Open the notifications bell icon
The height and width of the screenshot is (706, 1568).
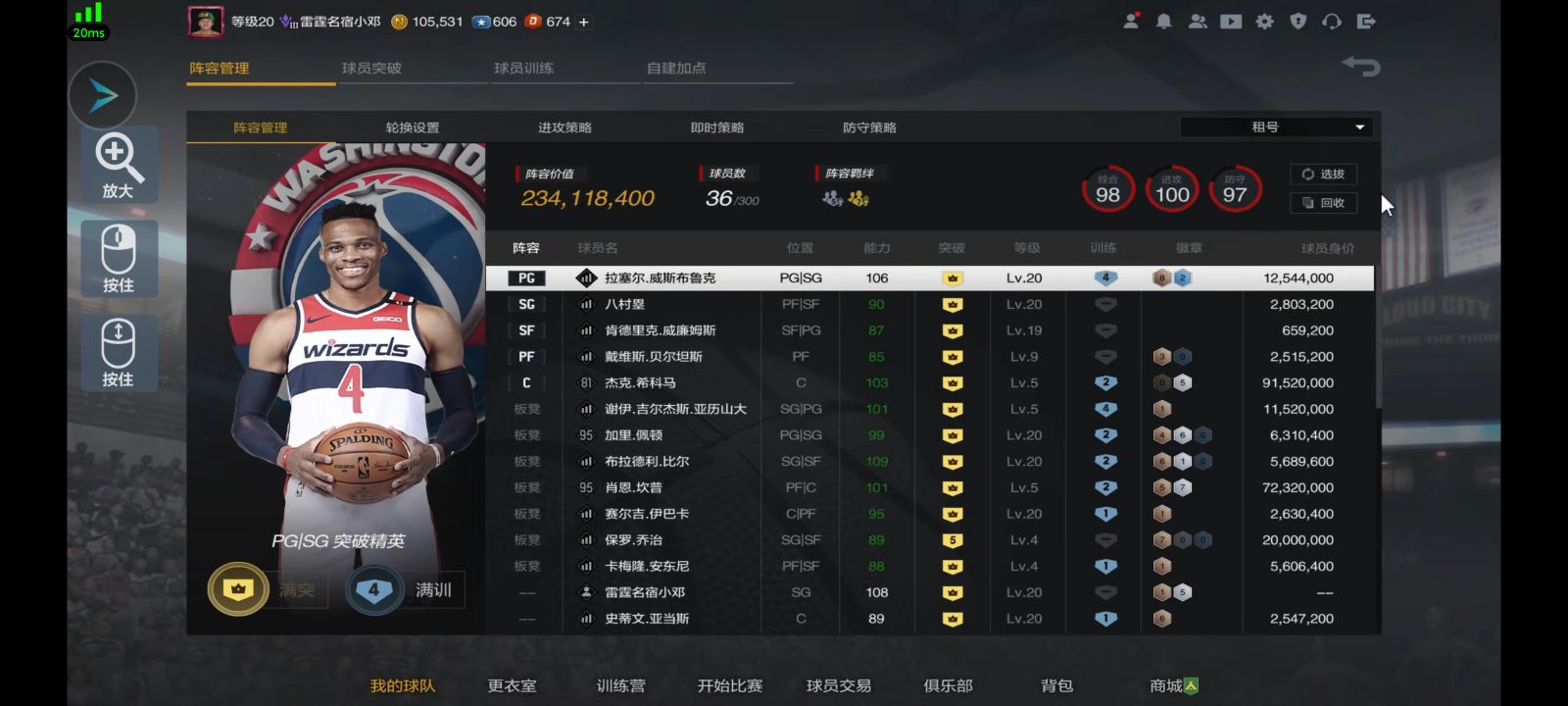[x=1164, y=20]
